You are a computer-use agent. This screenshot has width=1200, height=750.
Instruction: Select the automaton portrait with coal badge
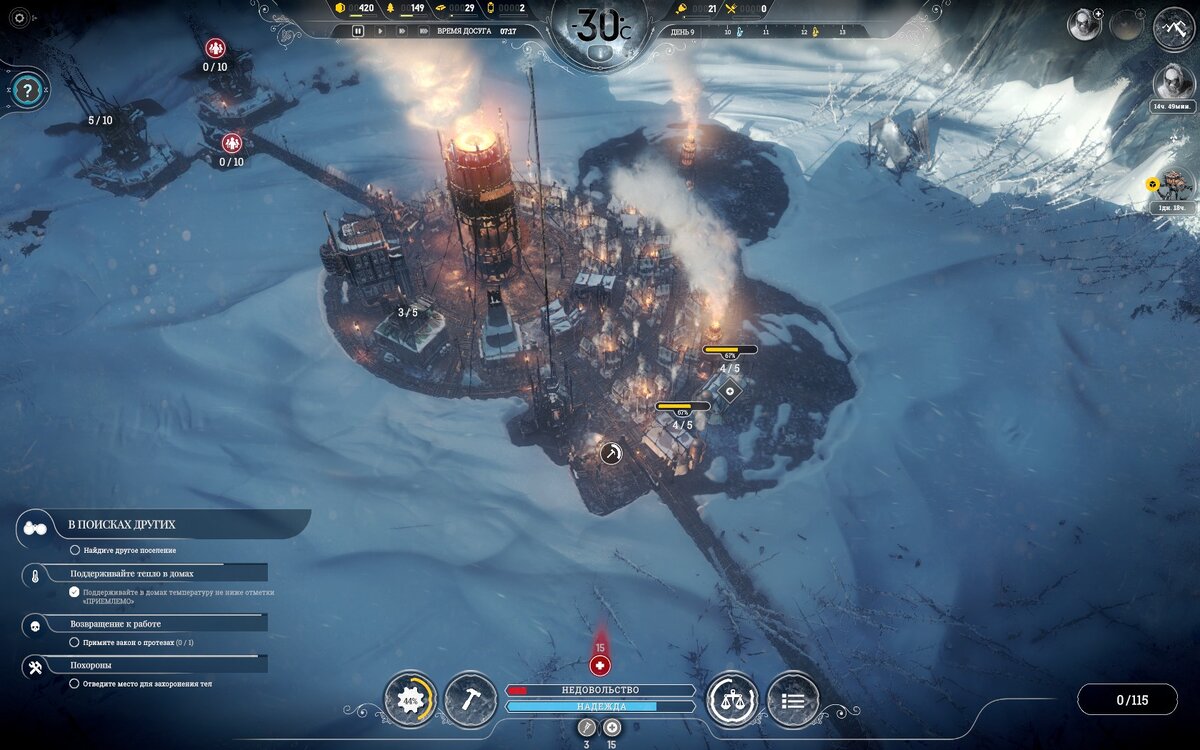point(1174,185)
